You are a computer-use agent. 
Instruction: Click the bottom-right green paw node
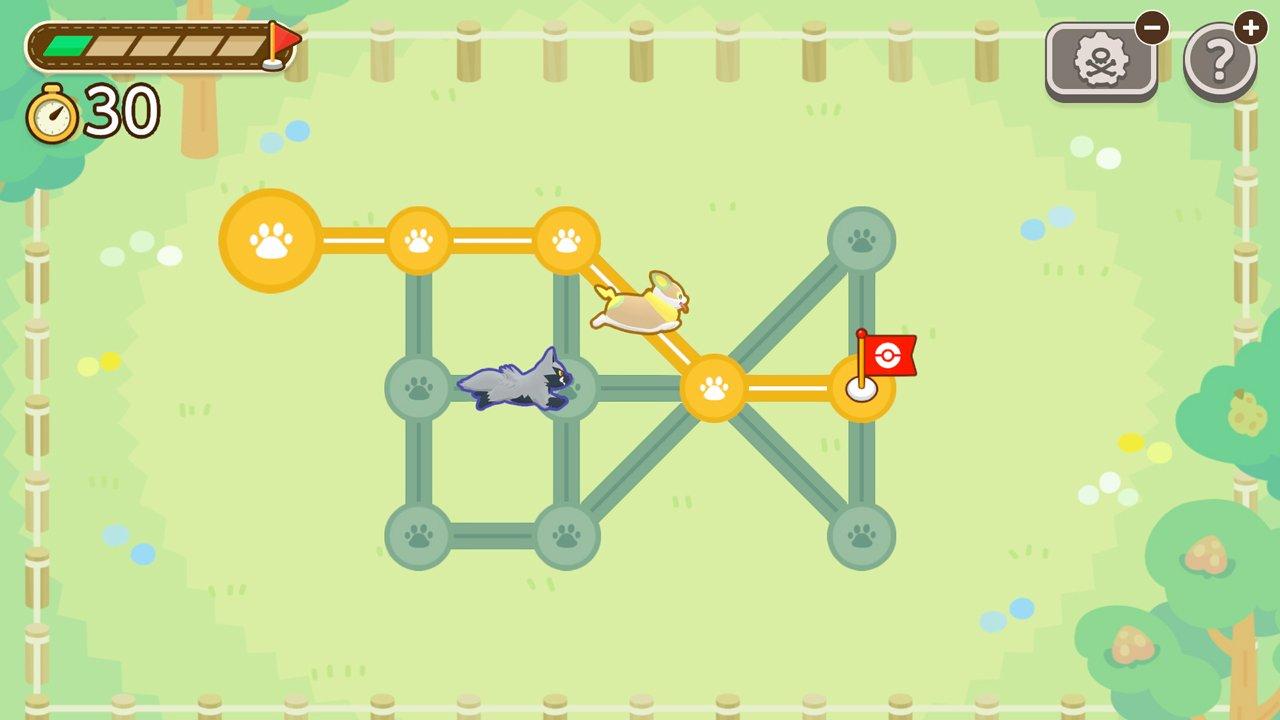862,537
